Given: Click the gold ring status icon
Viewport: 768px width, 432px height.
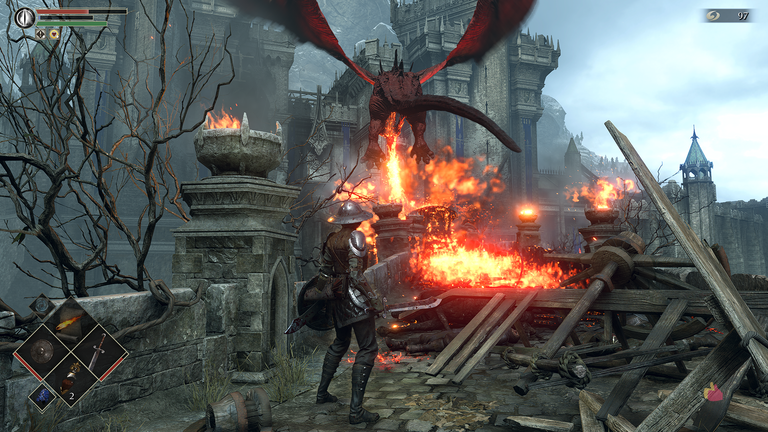Looking at the screenshot, I should coord(54,33).
